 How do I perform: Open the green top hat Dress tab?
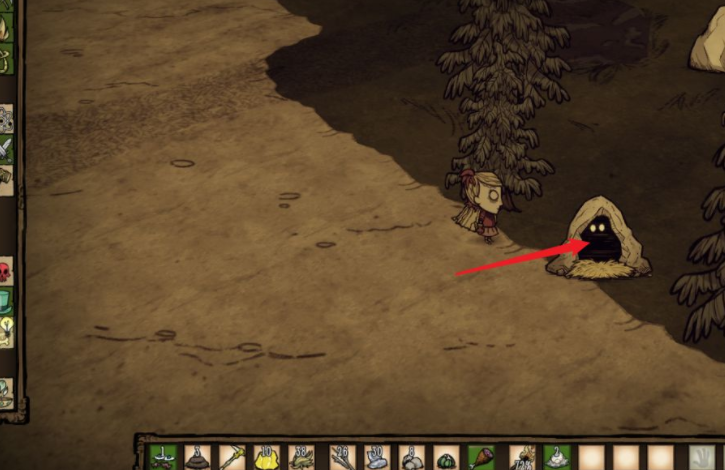5,299
